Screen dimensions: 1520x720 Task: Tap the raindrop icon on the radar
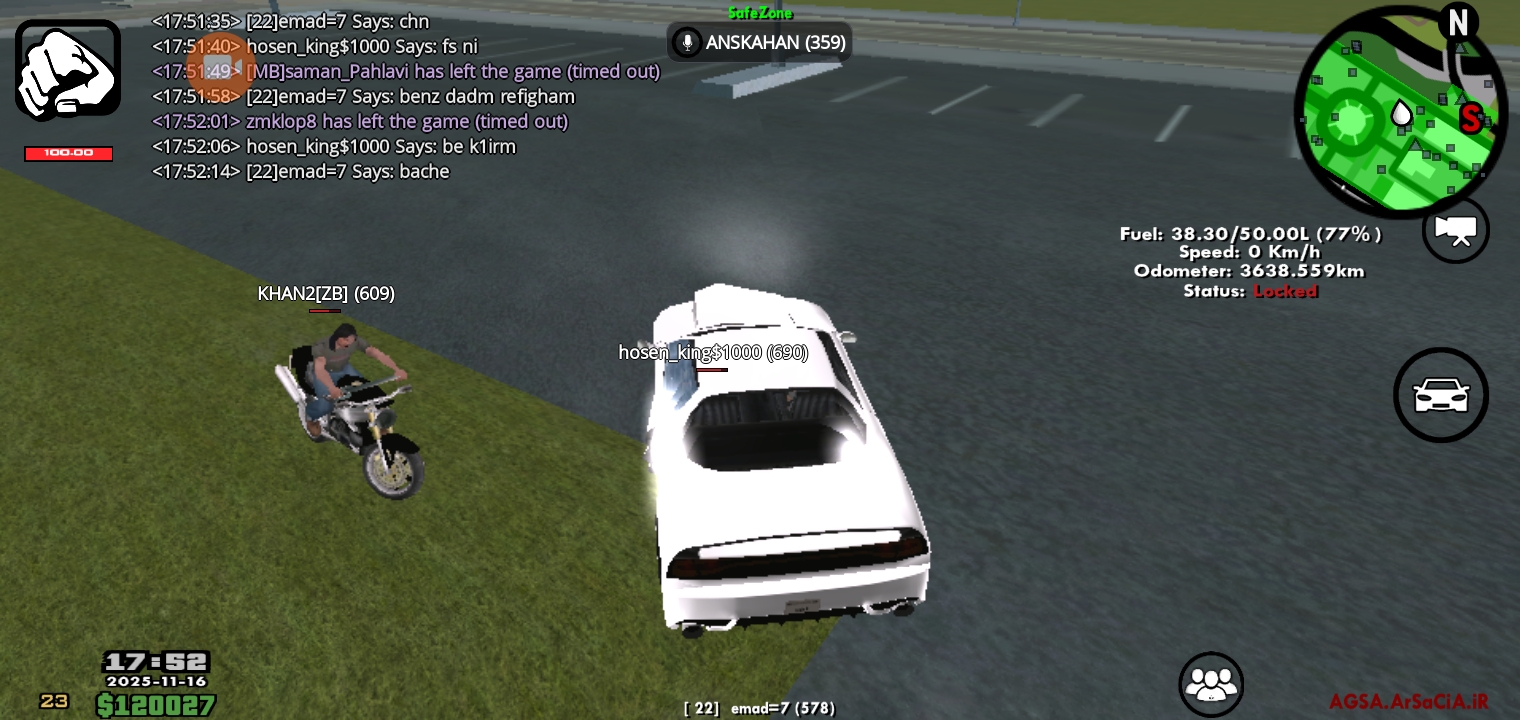click(x=1401, y=114)
